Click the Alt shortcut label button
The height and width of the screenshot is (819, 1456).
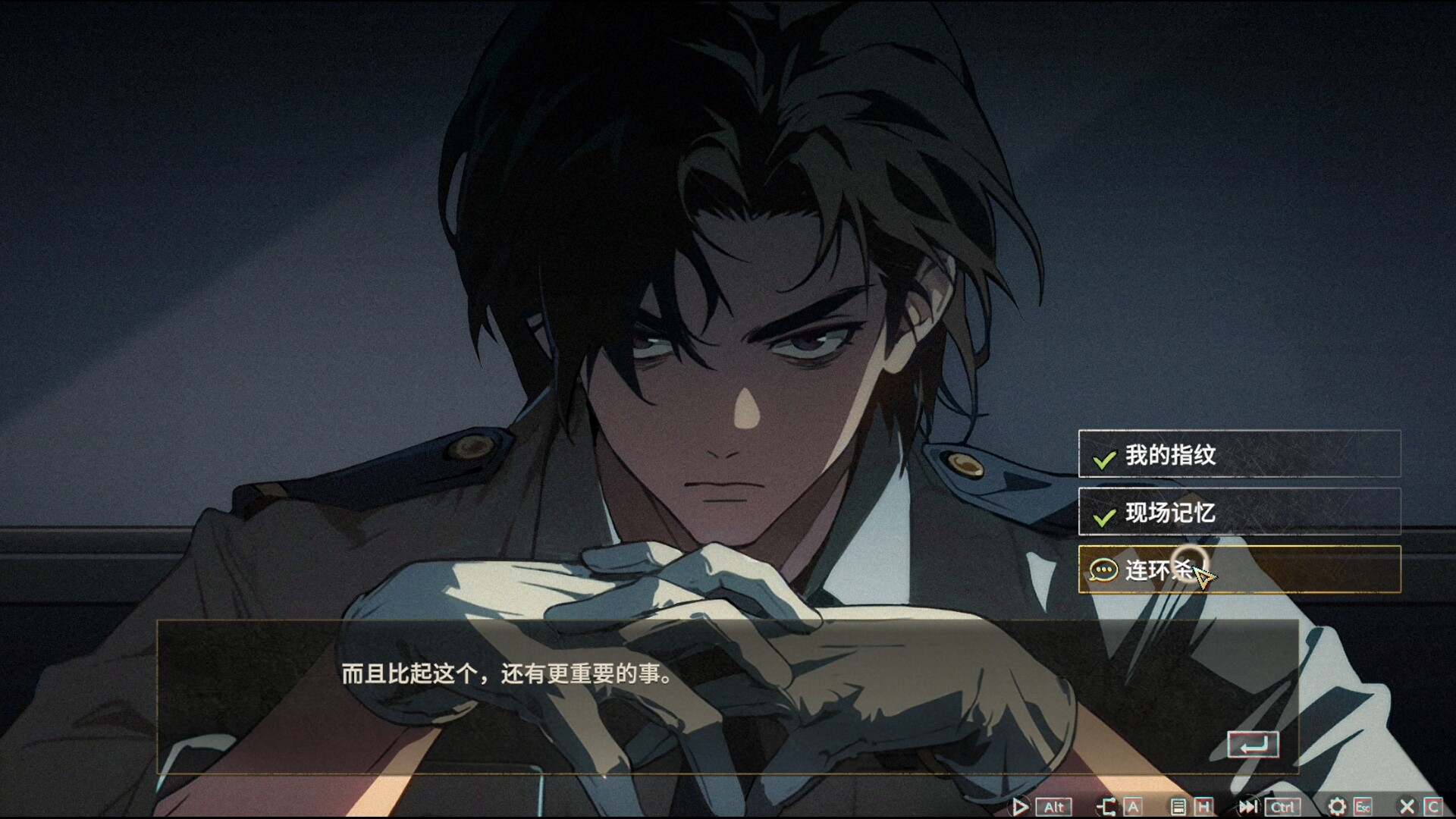click(x=1055, y=806)
